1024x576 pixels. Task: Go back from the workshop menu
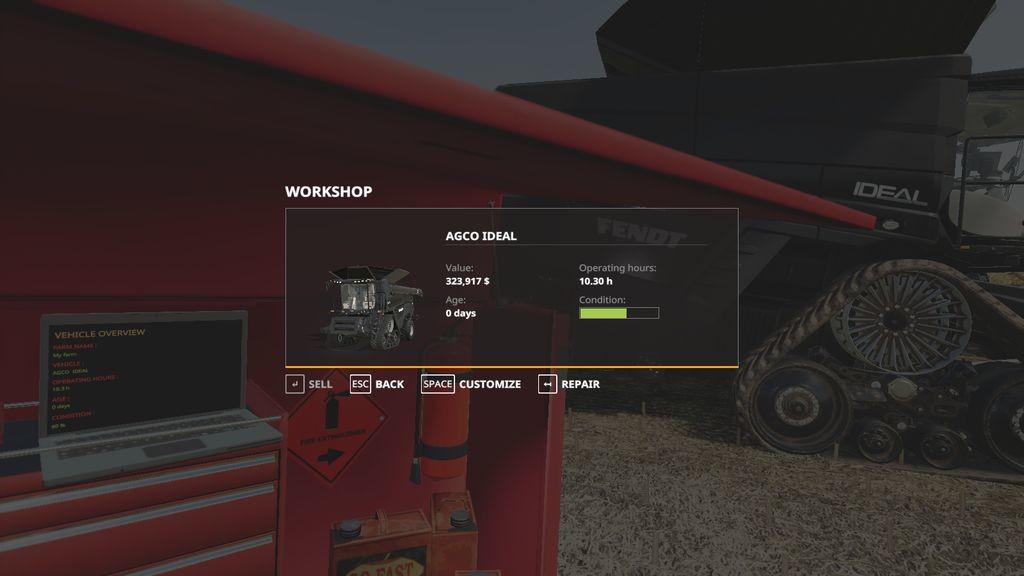tap(377, 384)
